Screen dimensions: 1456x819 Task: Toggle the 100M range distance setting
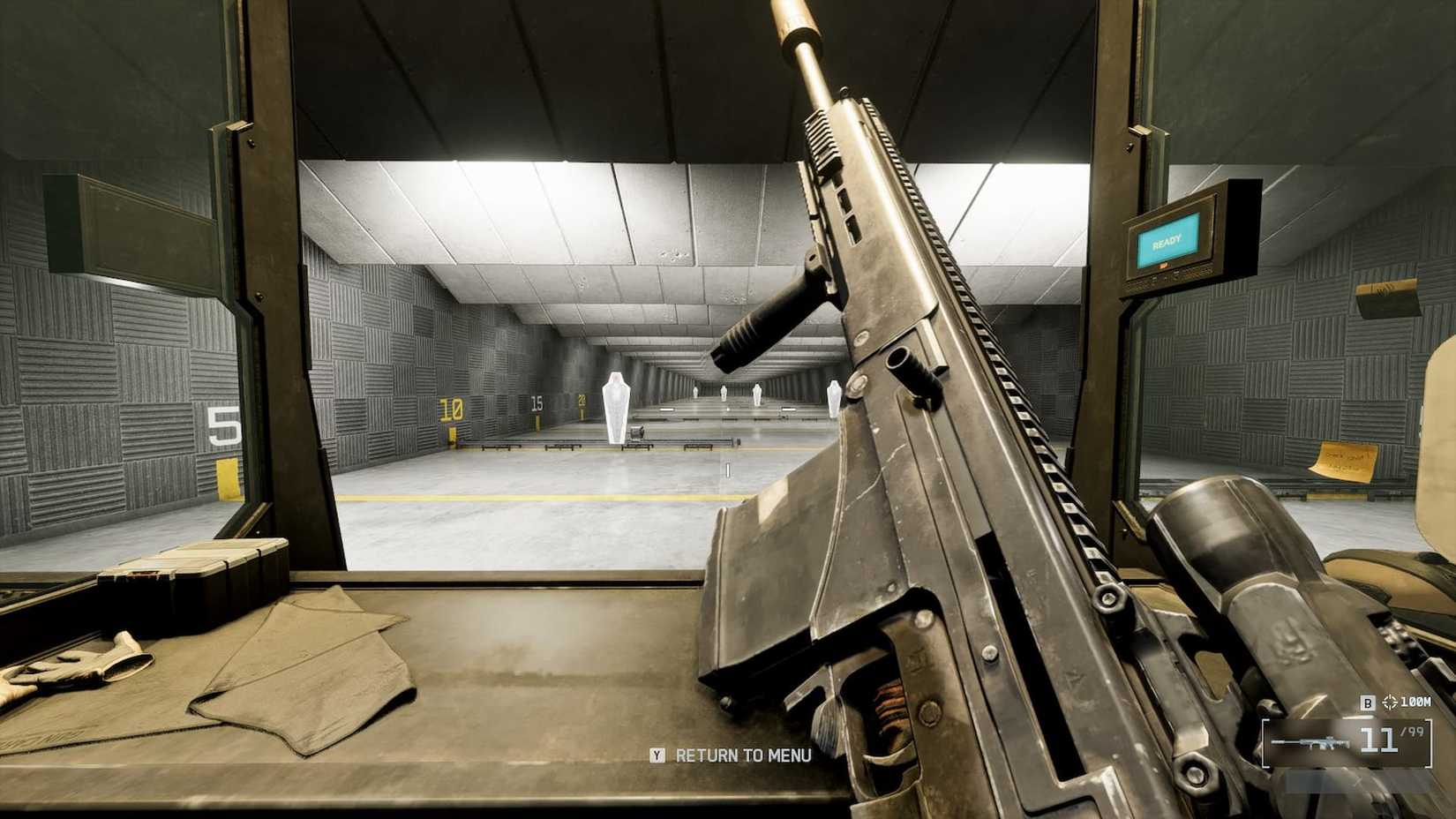tap(1417, 703)
